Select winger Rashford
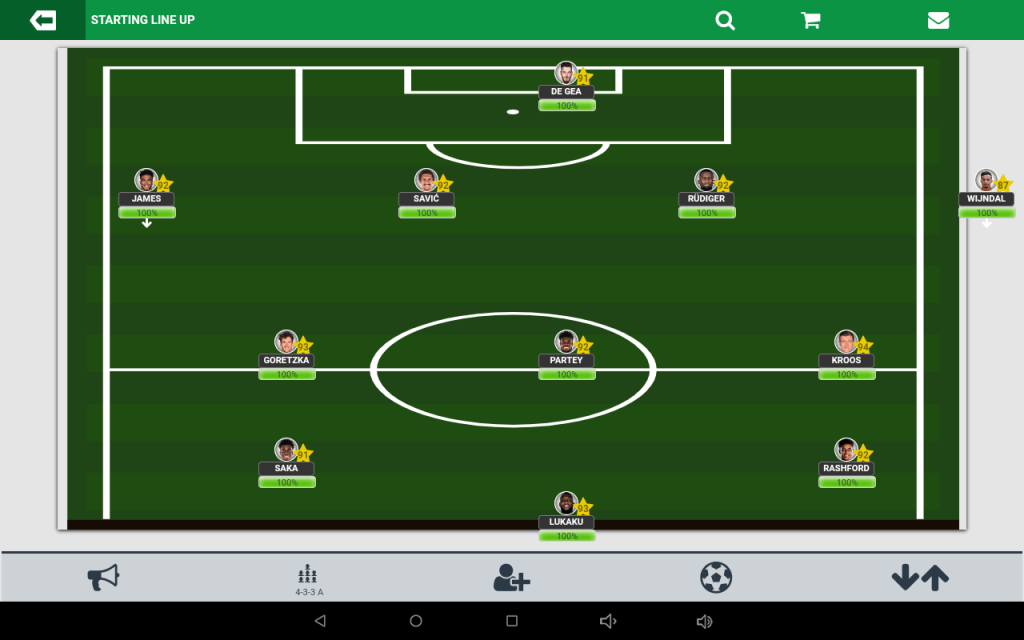Viewport: 1024px width, 640px height. (847, 463)
